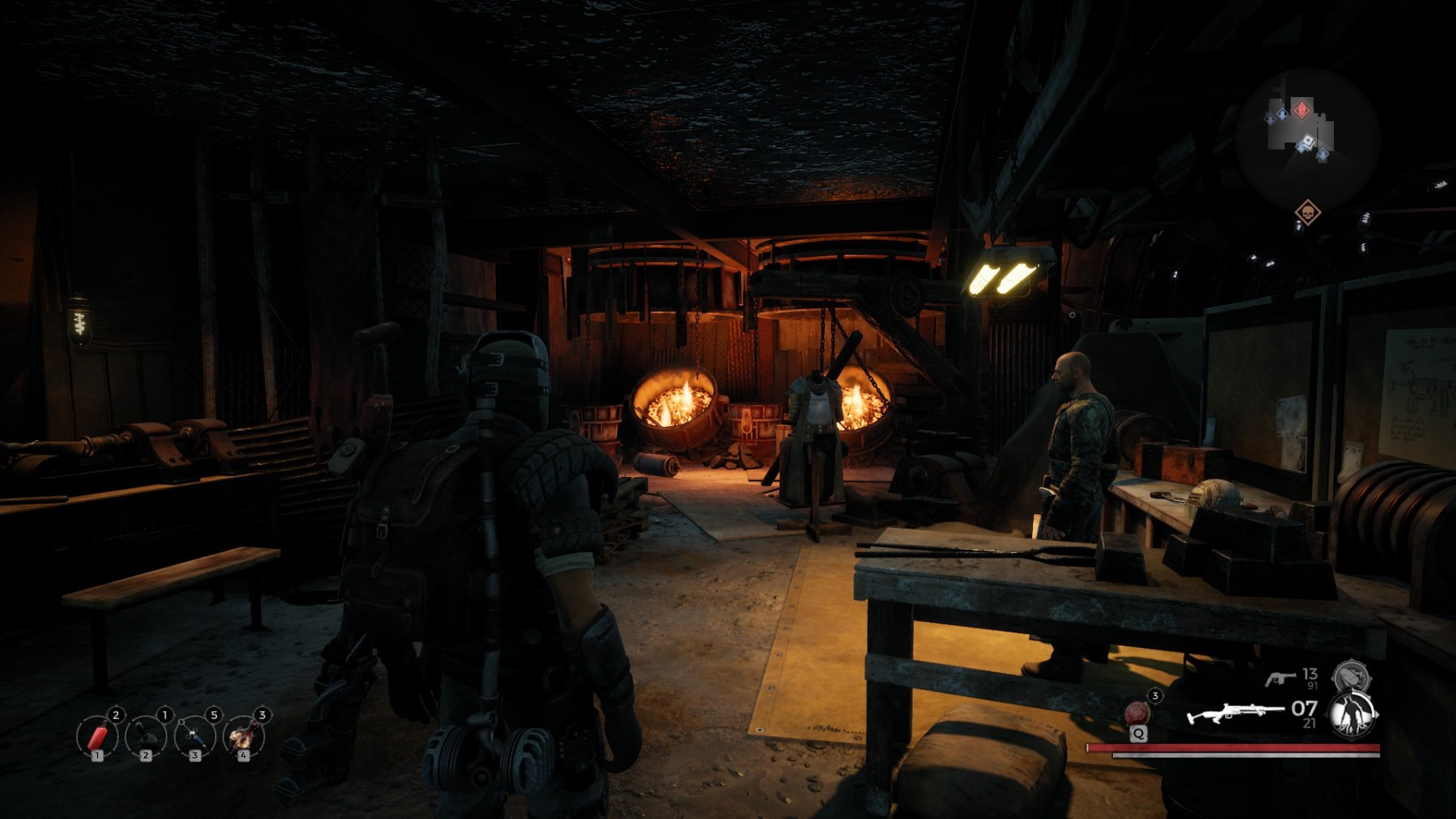Select the long gun weapon icon
1456x819 pixels.
tap(1234, 714)
